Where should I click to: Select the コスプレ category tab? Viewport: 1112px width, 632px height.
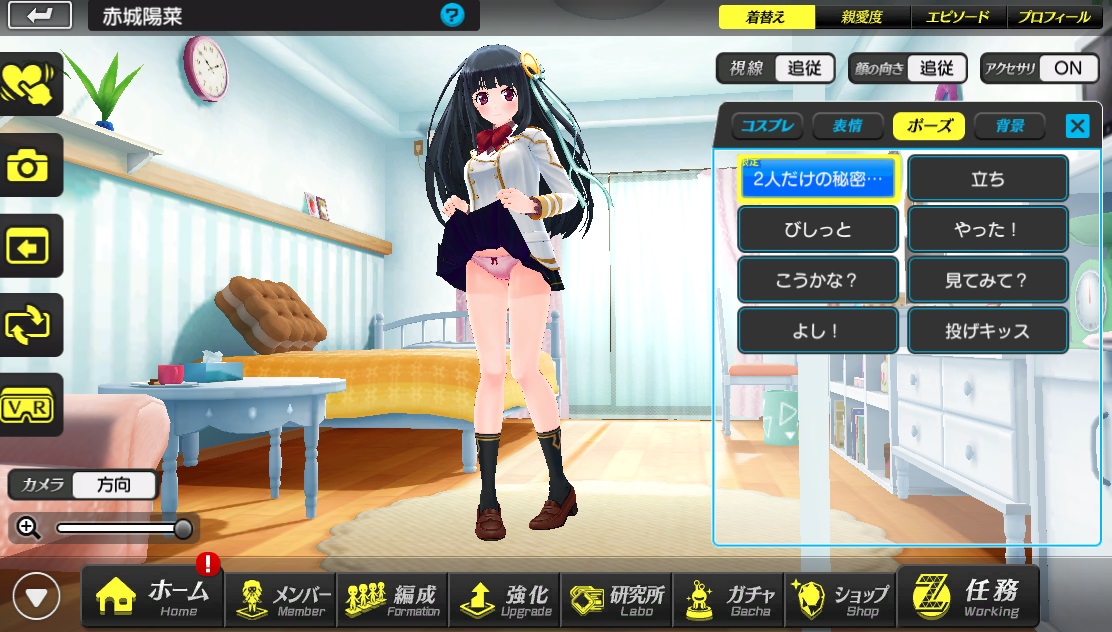pos(767,126)
